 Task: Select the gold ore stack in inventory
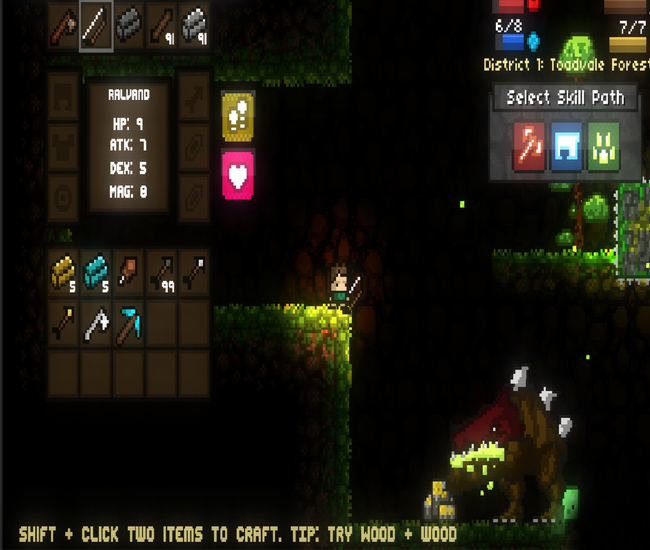pyautogui.click(x=65, y=271)
